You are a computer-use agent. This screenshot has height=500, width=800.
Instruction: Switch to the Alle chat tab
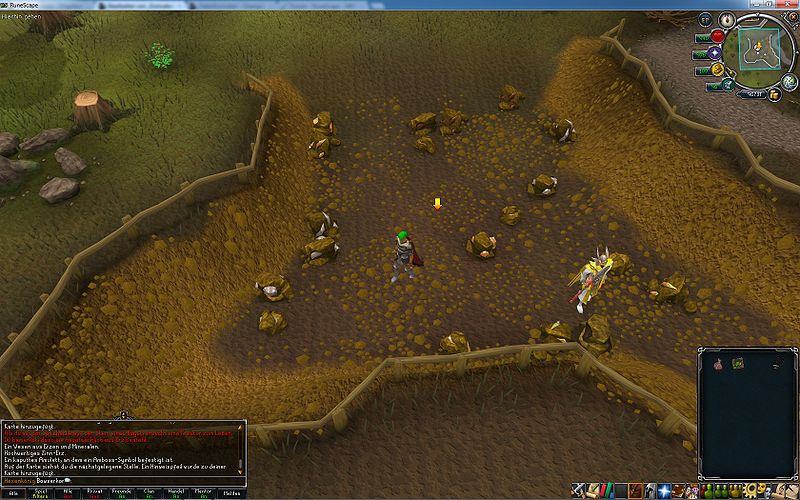[14, 494]
